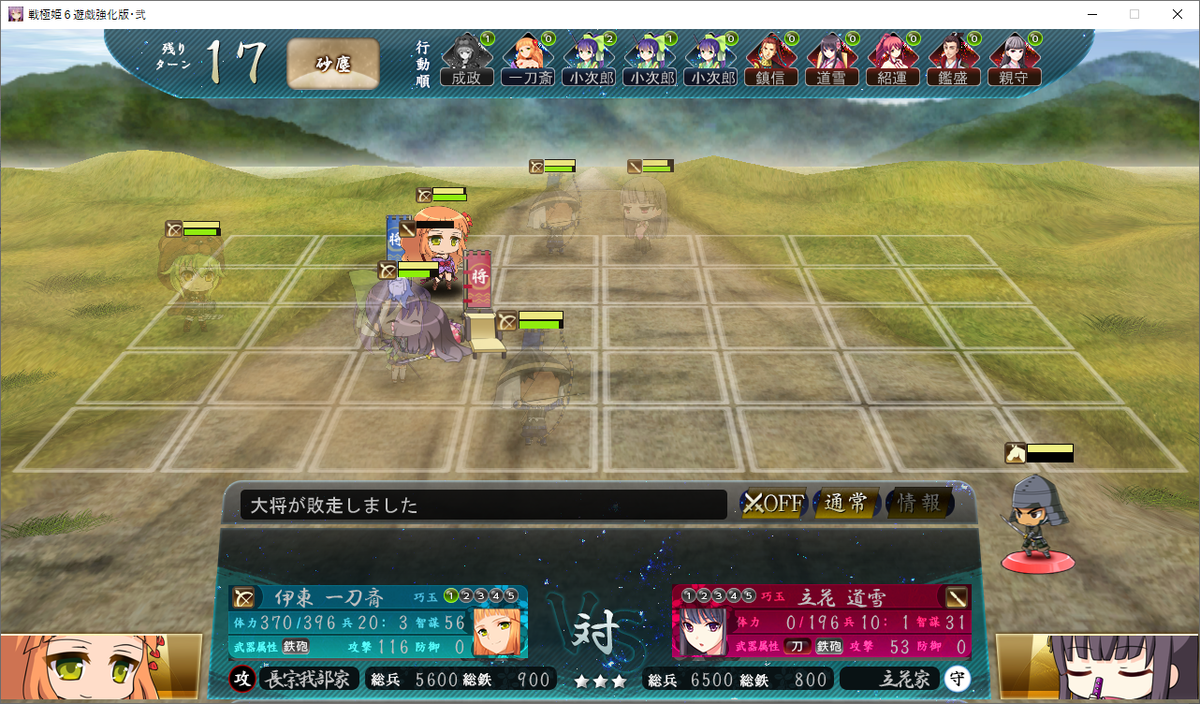This screenshot has width=1200, height=704.
Task: Click the 通常 speed button
Action: coord(846,503)
